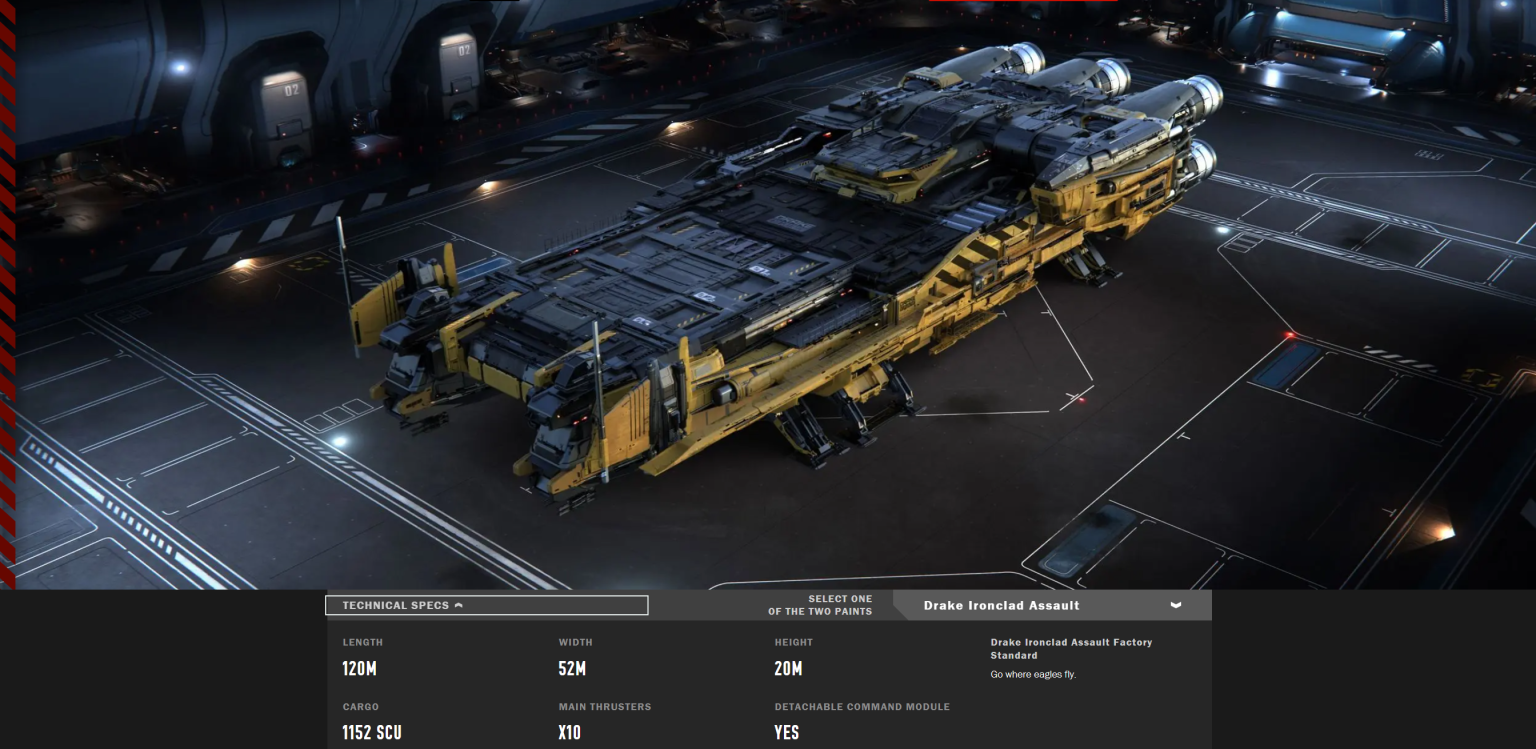1536x749 pixels.
Task: Click the red hazard stripes on left edge
Action: pyautogui.click(x=8, y=300)
